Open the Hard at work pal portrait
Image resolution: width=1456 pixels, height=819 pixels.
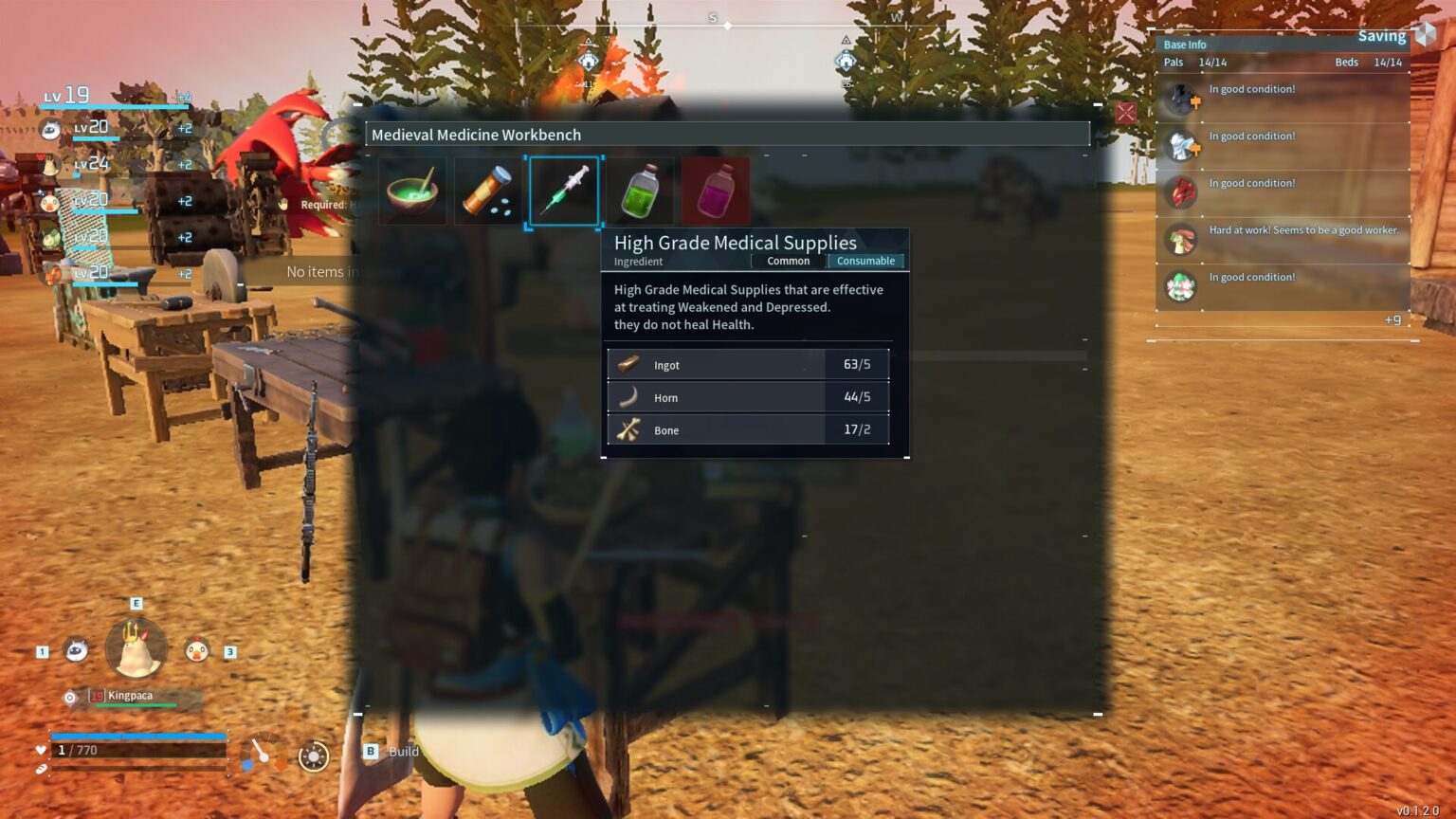pos(1181,239)
